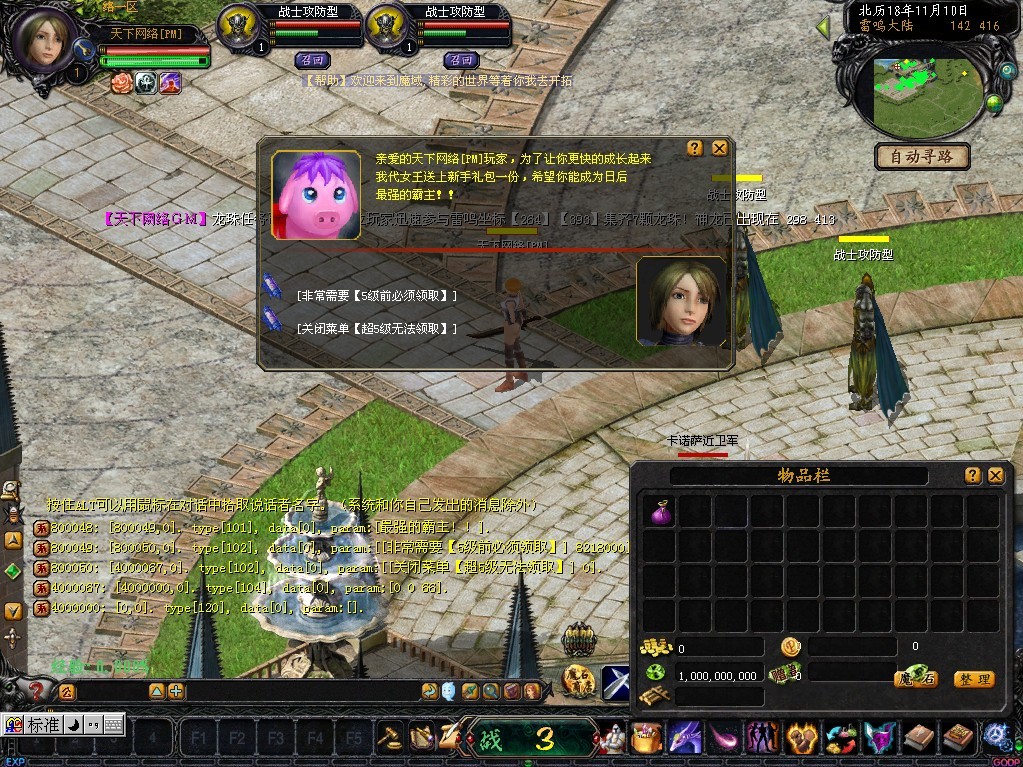Select the purple pouch inventory item

click(x=660, y=513)
